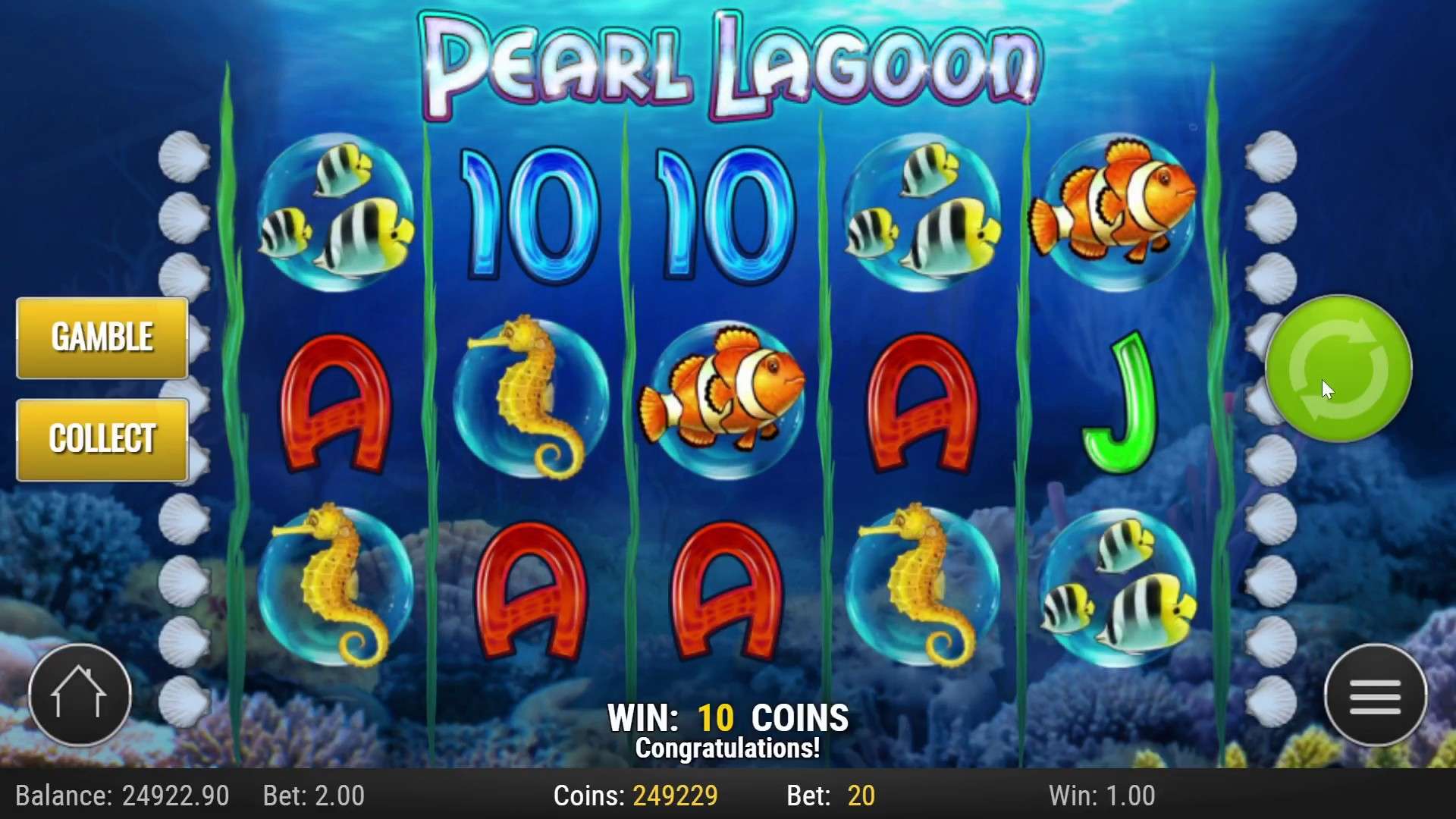This screenshot has height=819, width=1456.
Task: Open the hamburger menu
Action: (x=1376, y=698)
